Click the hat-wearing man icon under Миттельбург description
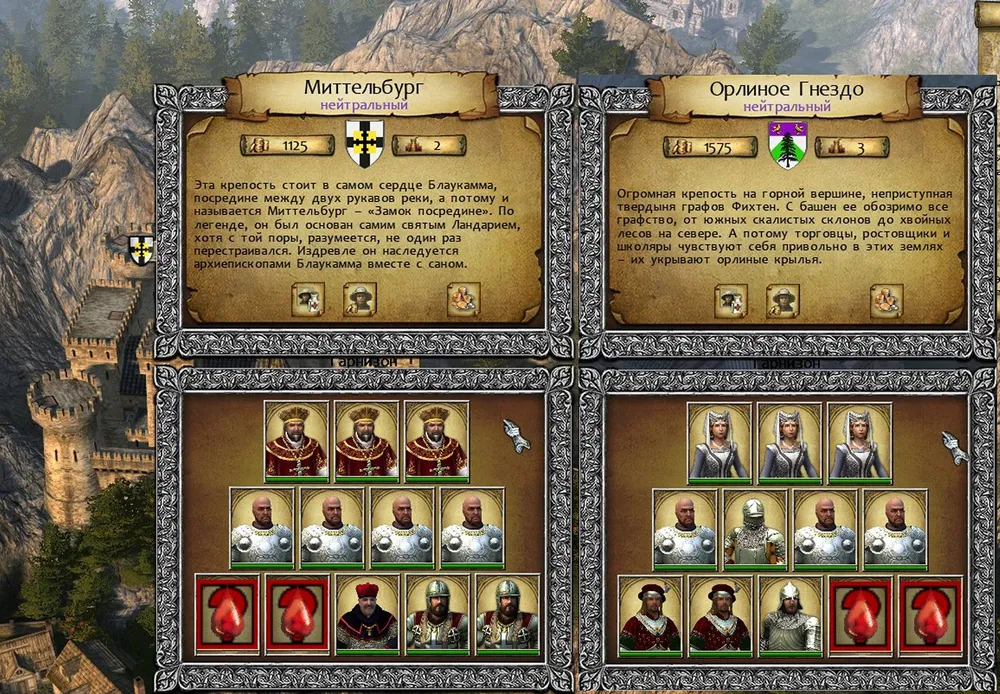1000x694 pixels. click(360, 299)
